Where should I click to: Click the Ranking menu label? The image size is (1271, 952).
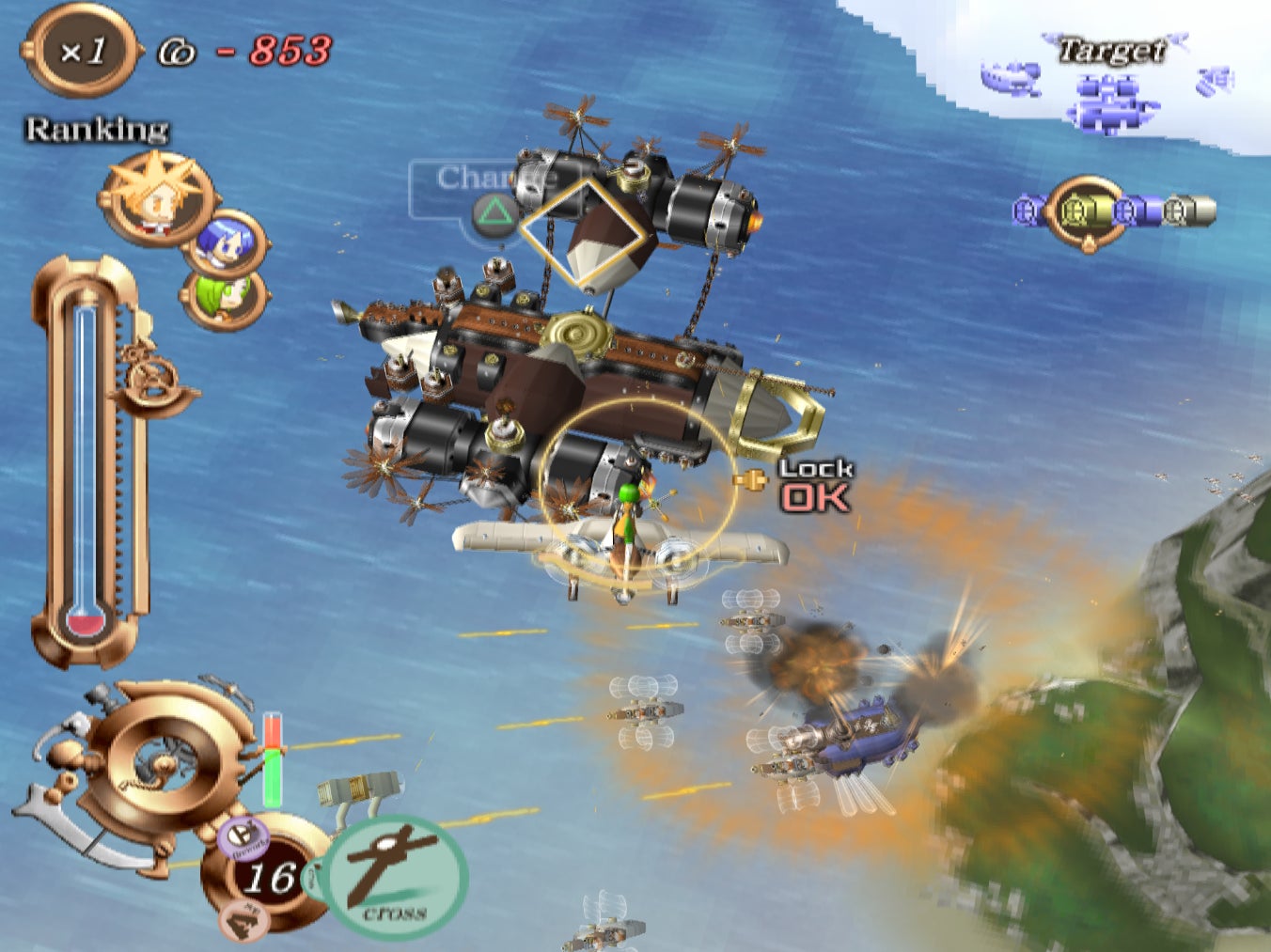(x=96, y=127)
